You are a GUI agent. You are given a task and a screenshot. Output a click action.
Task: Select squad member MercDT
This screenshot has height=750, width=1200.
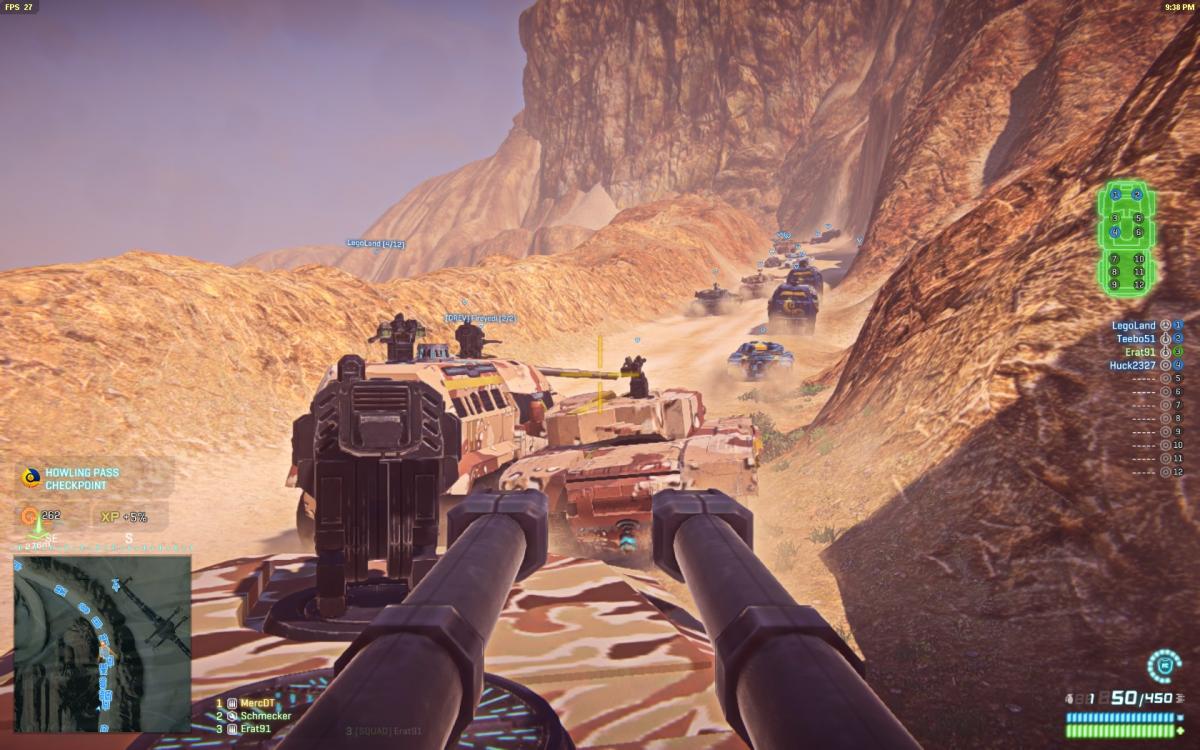coord(250,703)
